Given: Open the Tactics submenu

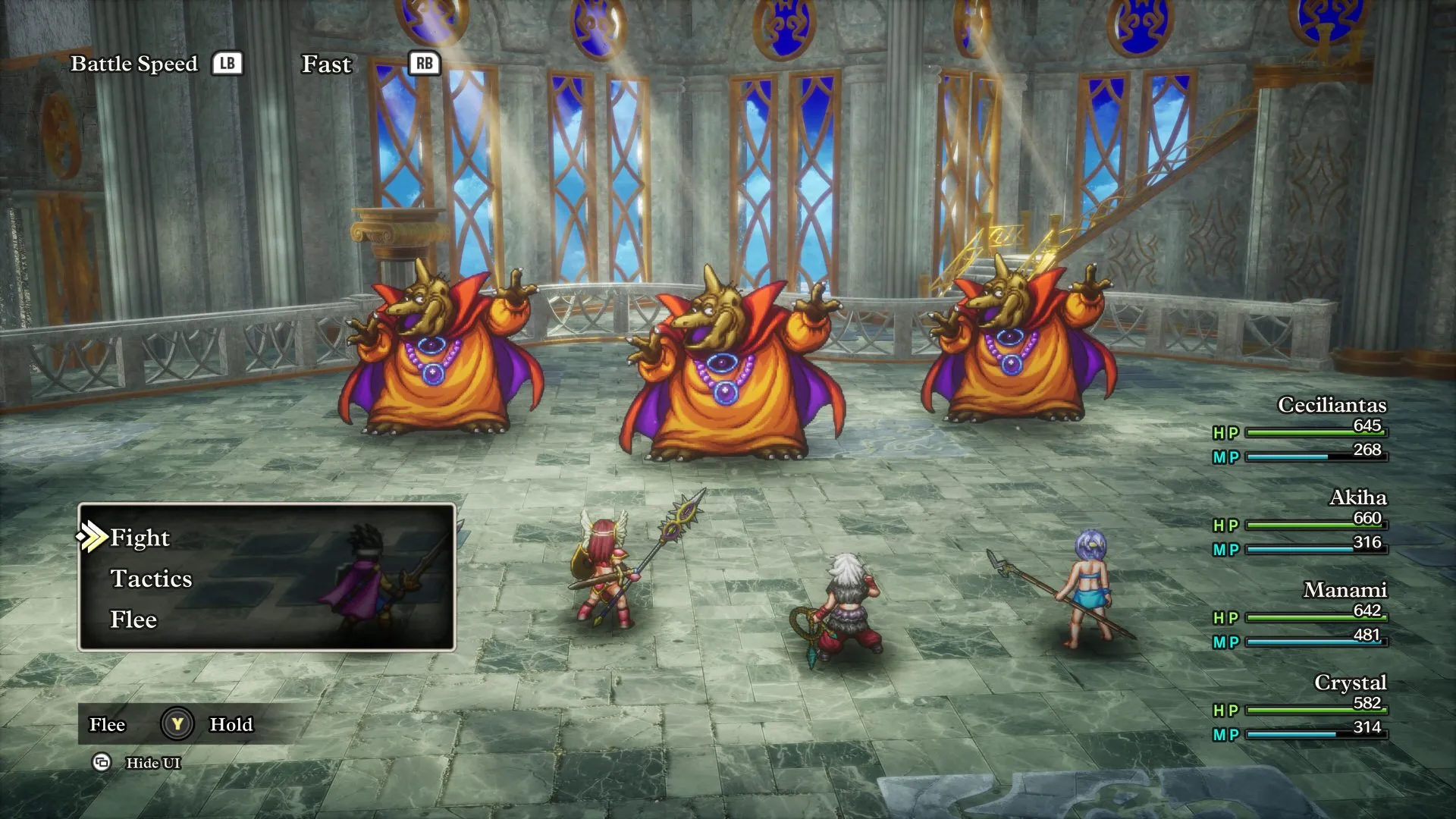Looking at the screenshot, I should pyautogui.click(x=152, y=579).
